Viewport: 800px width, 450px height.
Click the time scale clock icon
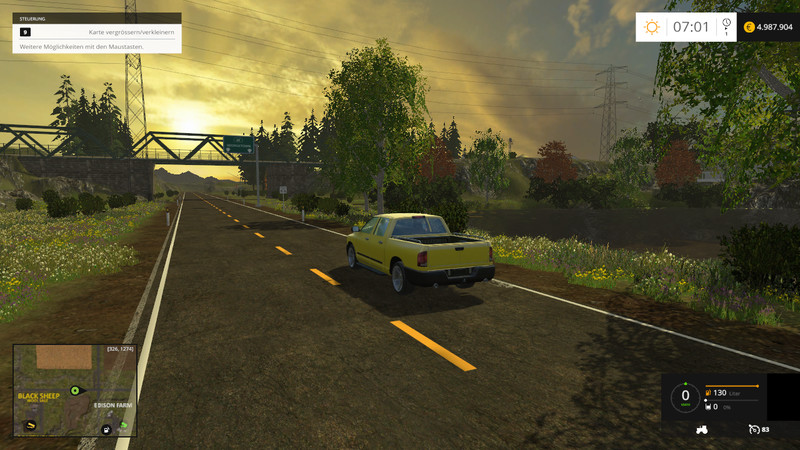click(726, 24)
